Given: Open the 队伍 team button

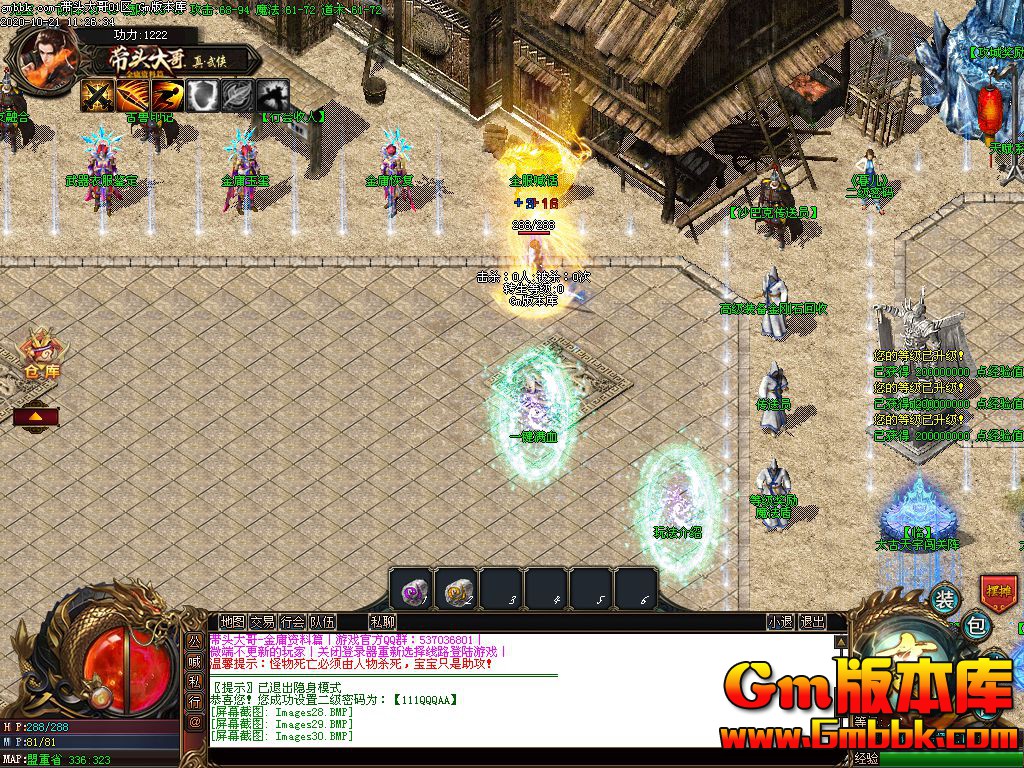Looking at the screenshot, I should tap(322, 622).
